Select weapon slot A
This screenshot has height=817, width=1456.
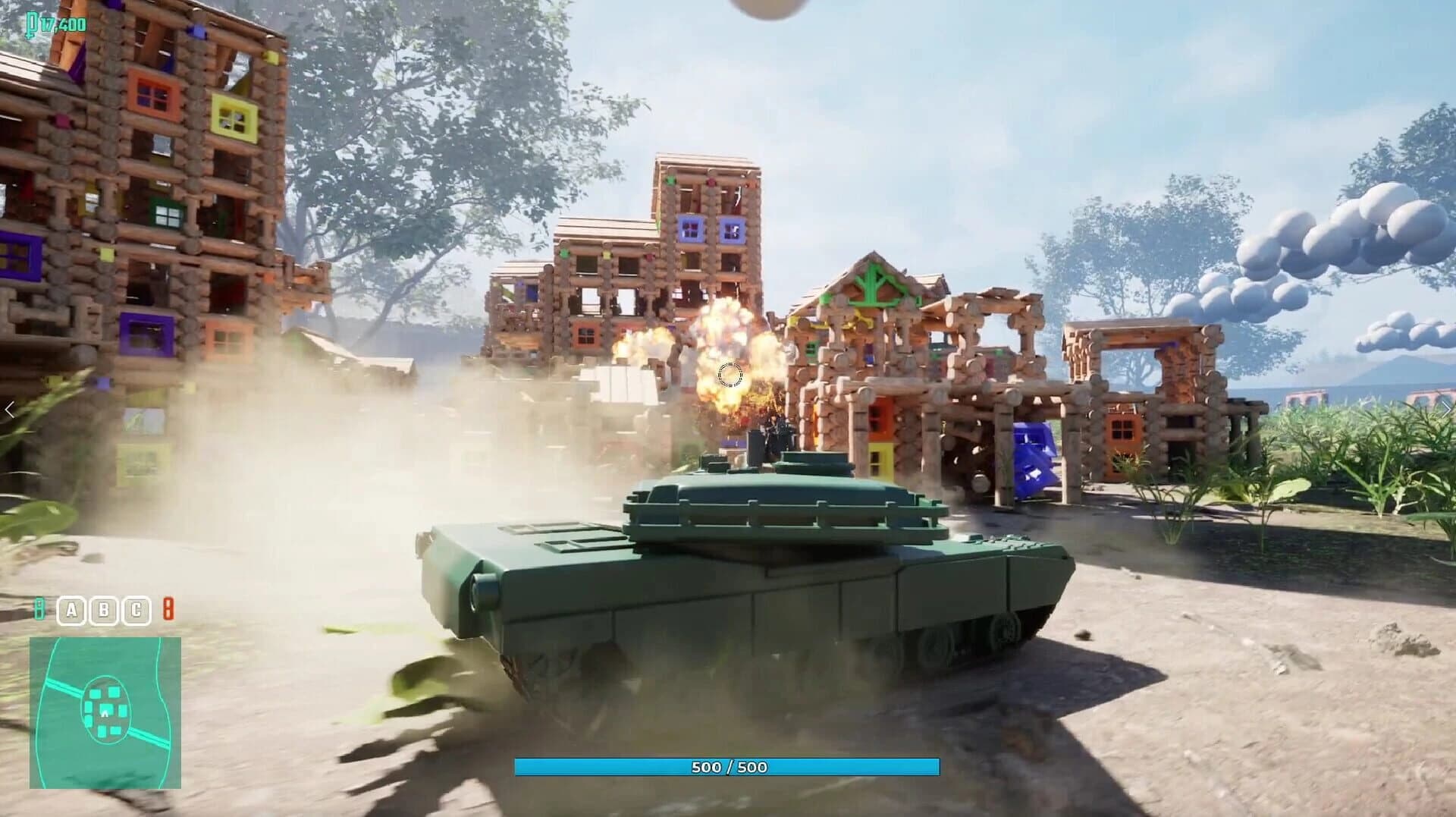(x=72, y=610)
